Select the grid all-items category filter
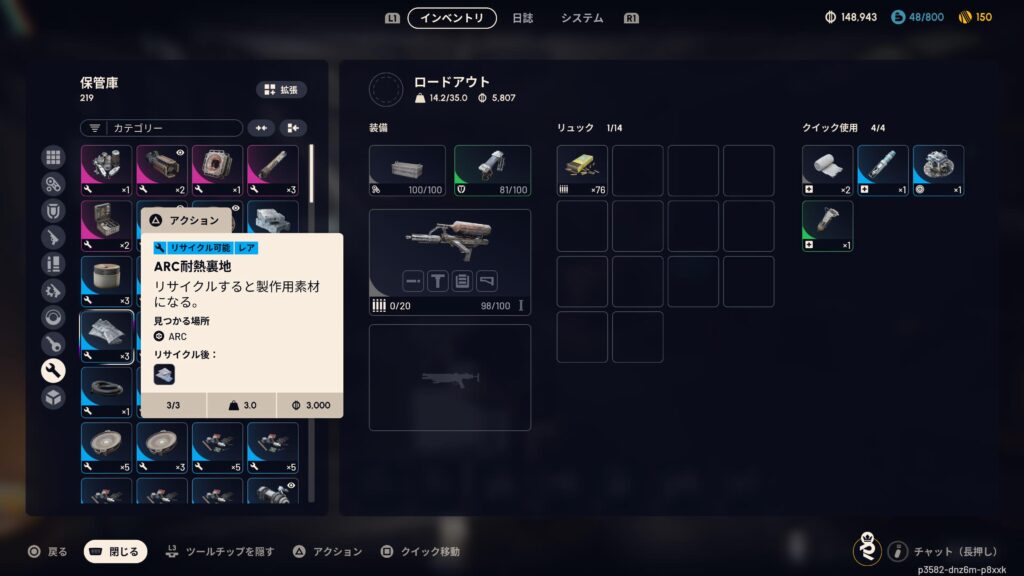 [x=53, y=157]
